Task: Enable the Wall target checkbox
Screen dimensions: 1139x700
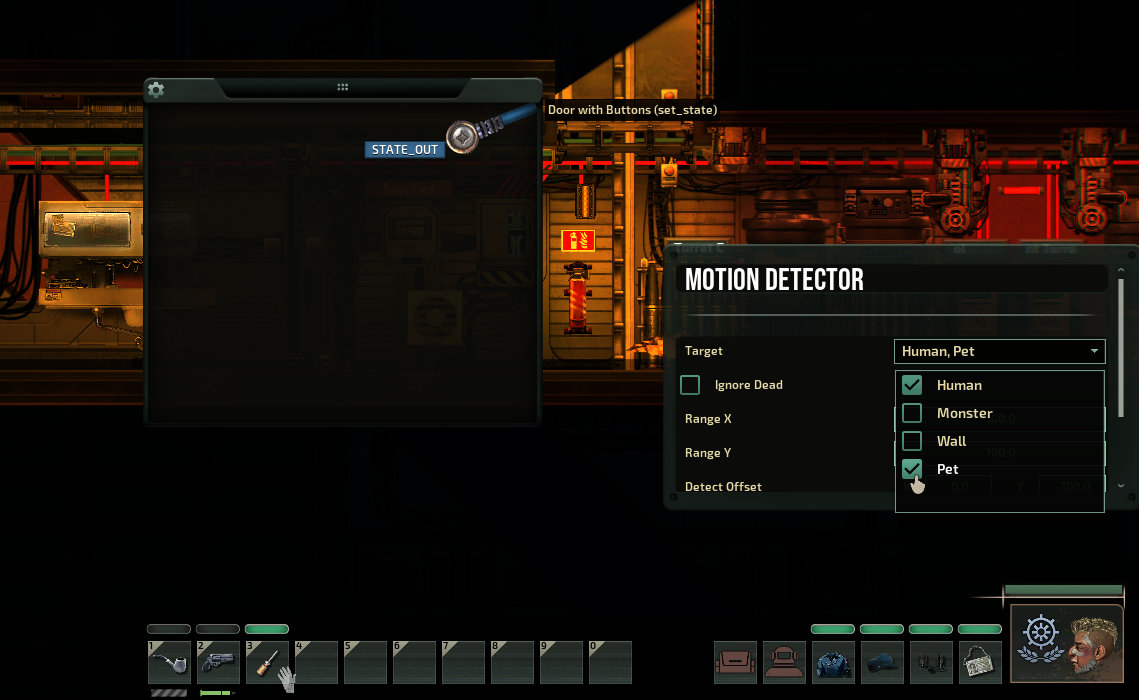Action: click(912, 441)
